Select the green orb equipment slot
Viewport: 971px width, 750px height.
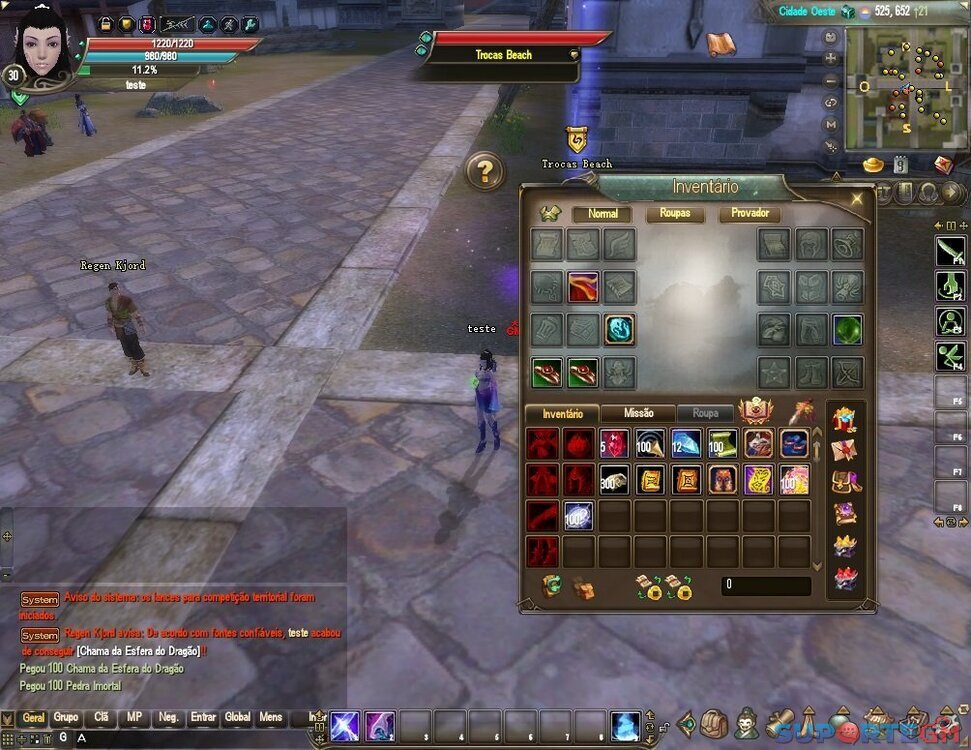pos(848,329)
